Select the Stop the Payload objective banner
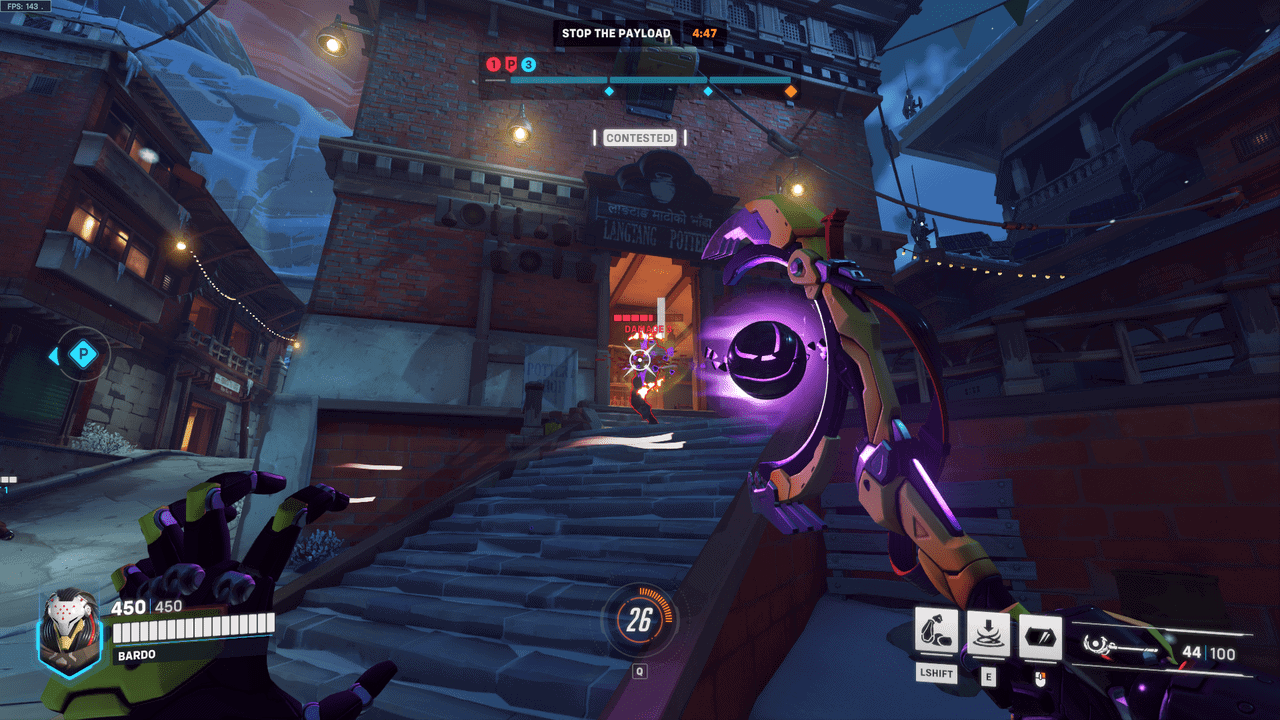1280x720 pixels. click(x=616, y=33)
